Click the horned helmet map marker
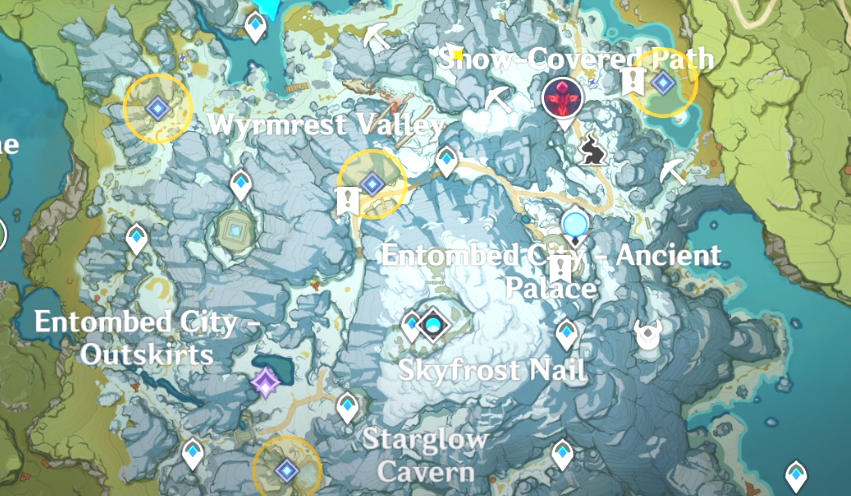851x496 pixels. click(x=647, y=336)
